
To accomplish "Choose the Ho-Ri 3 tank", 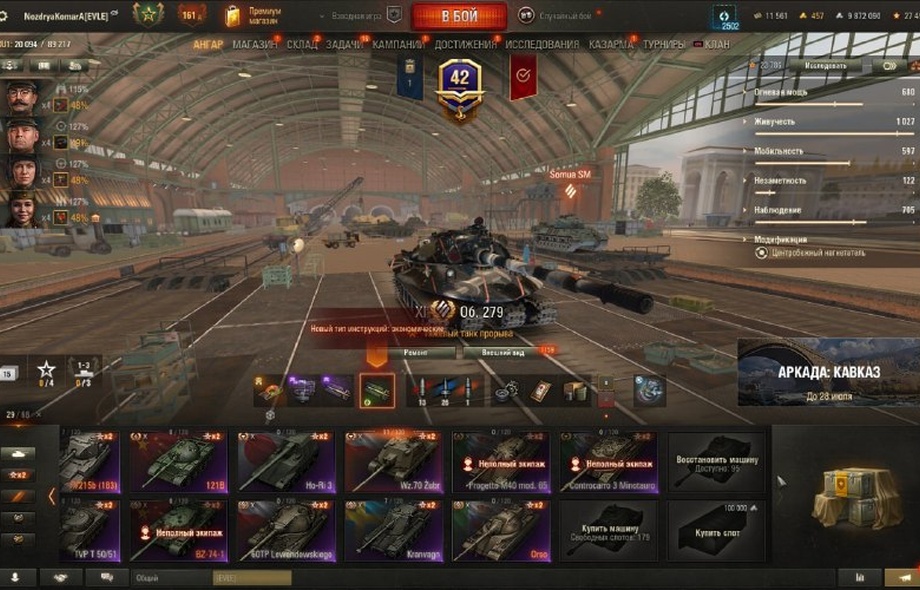I will [x=287, y=462].
